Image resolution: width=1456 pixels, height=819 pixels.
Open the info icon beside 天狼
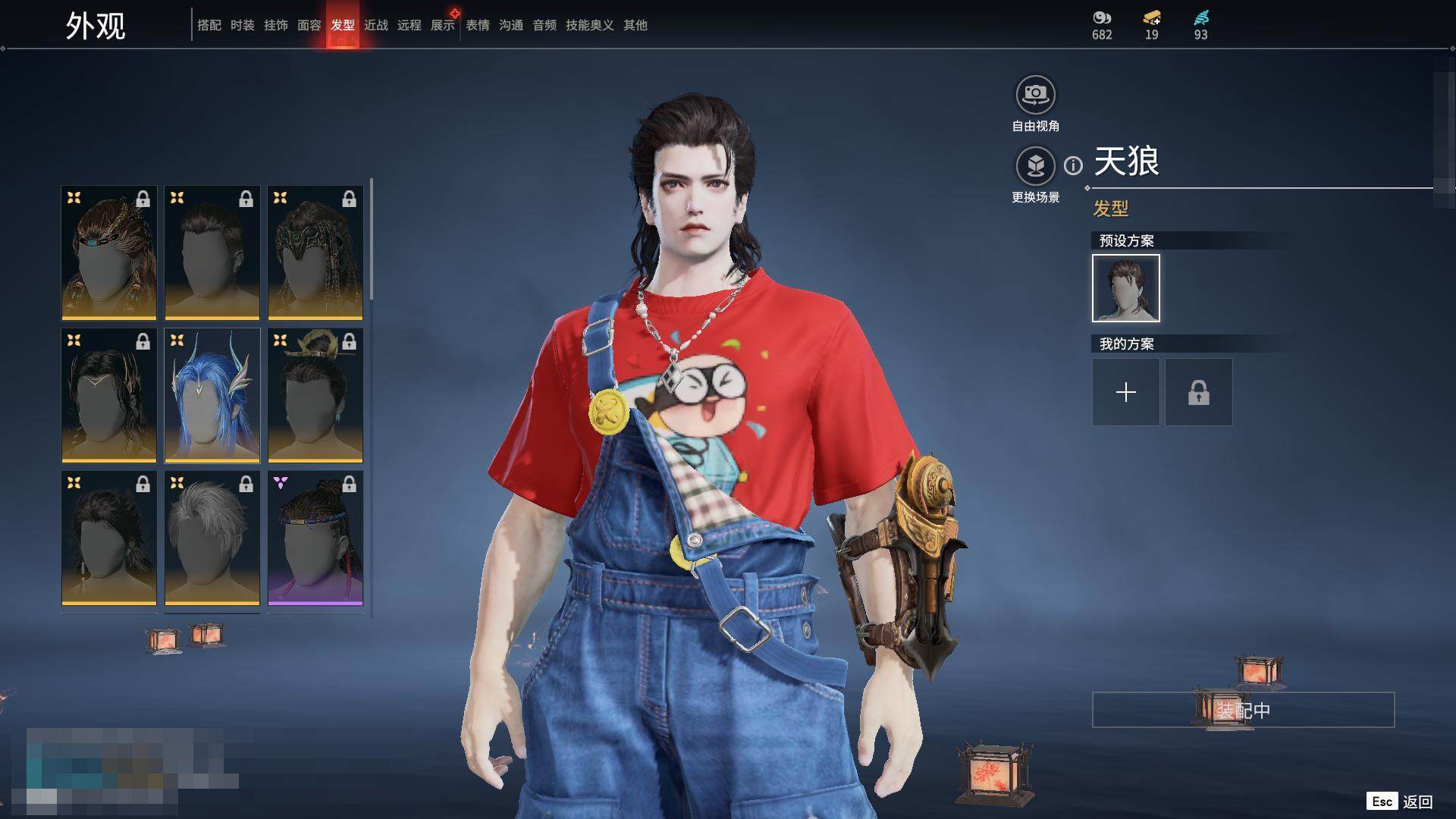(x=1073, y=165)
